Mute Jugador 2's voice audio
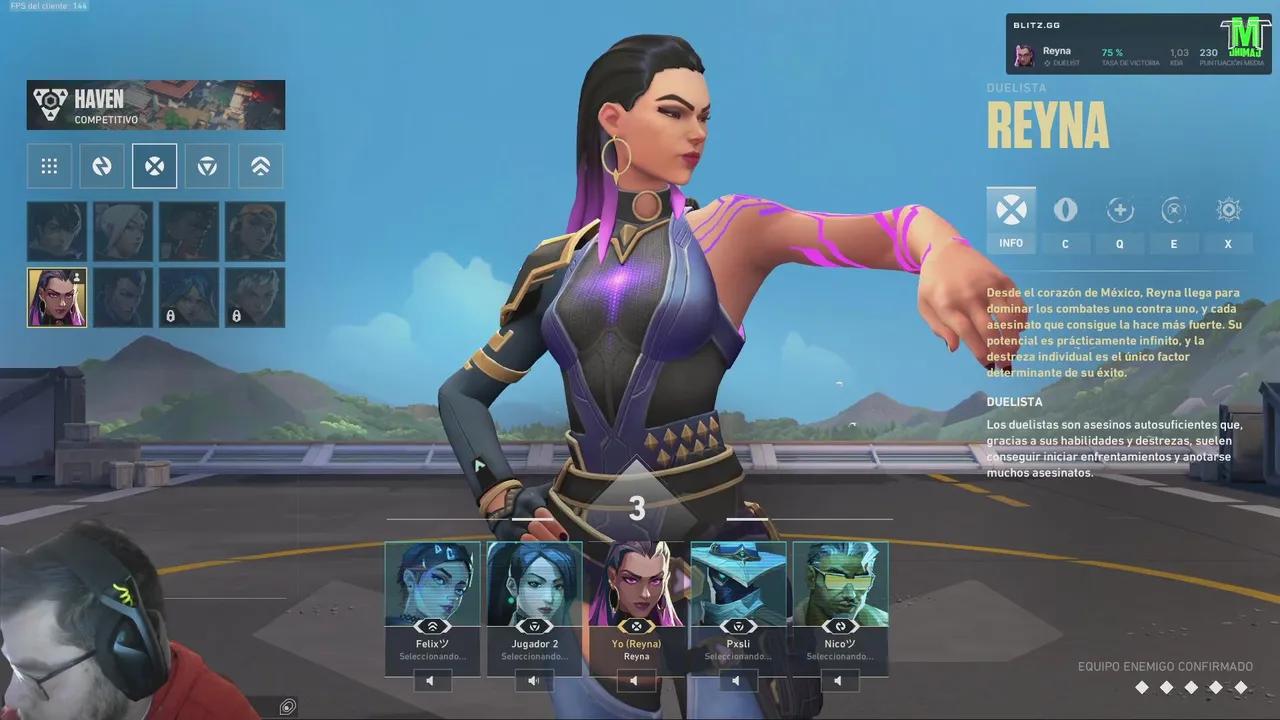This screenshot has width=1280, height=720. pyautogui.click(x=534, y=680)
